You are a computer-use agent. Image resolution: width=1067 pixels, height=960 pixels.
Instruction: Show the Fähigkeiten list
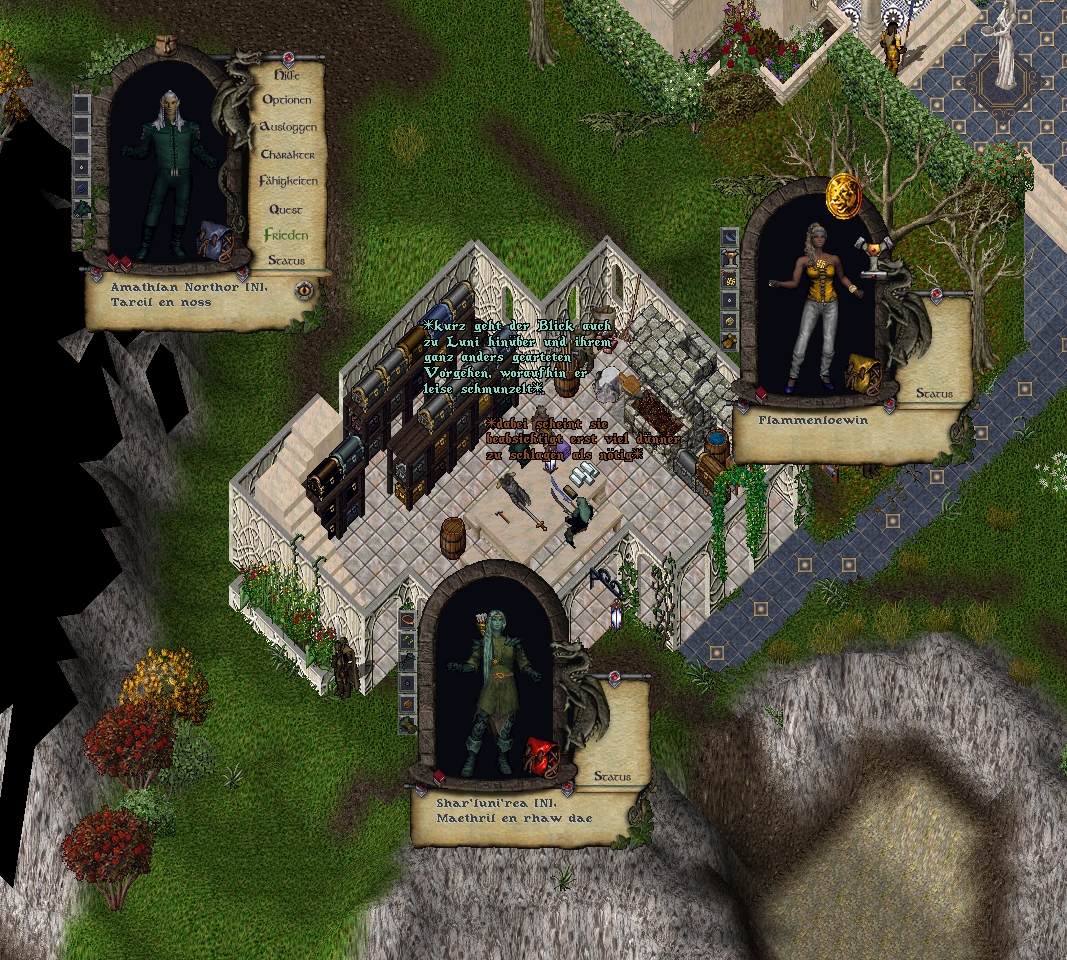pos(288,182)
